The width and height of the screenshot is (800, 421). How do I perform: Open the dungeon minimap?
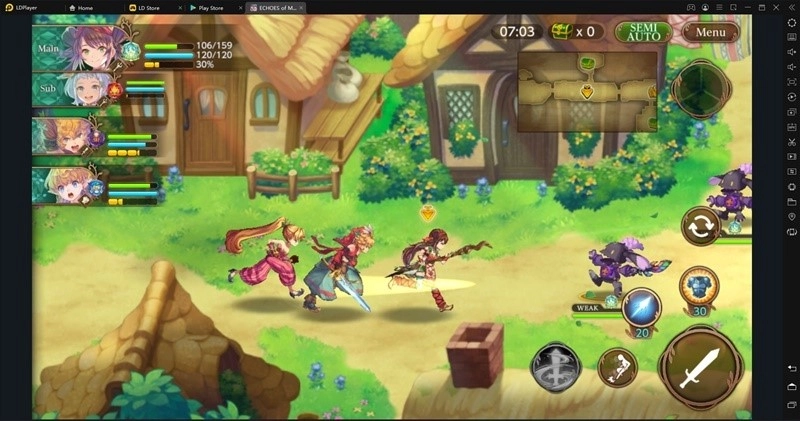pos(587,92)
